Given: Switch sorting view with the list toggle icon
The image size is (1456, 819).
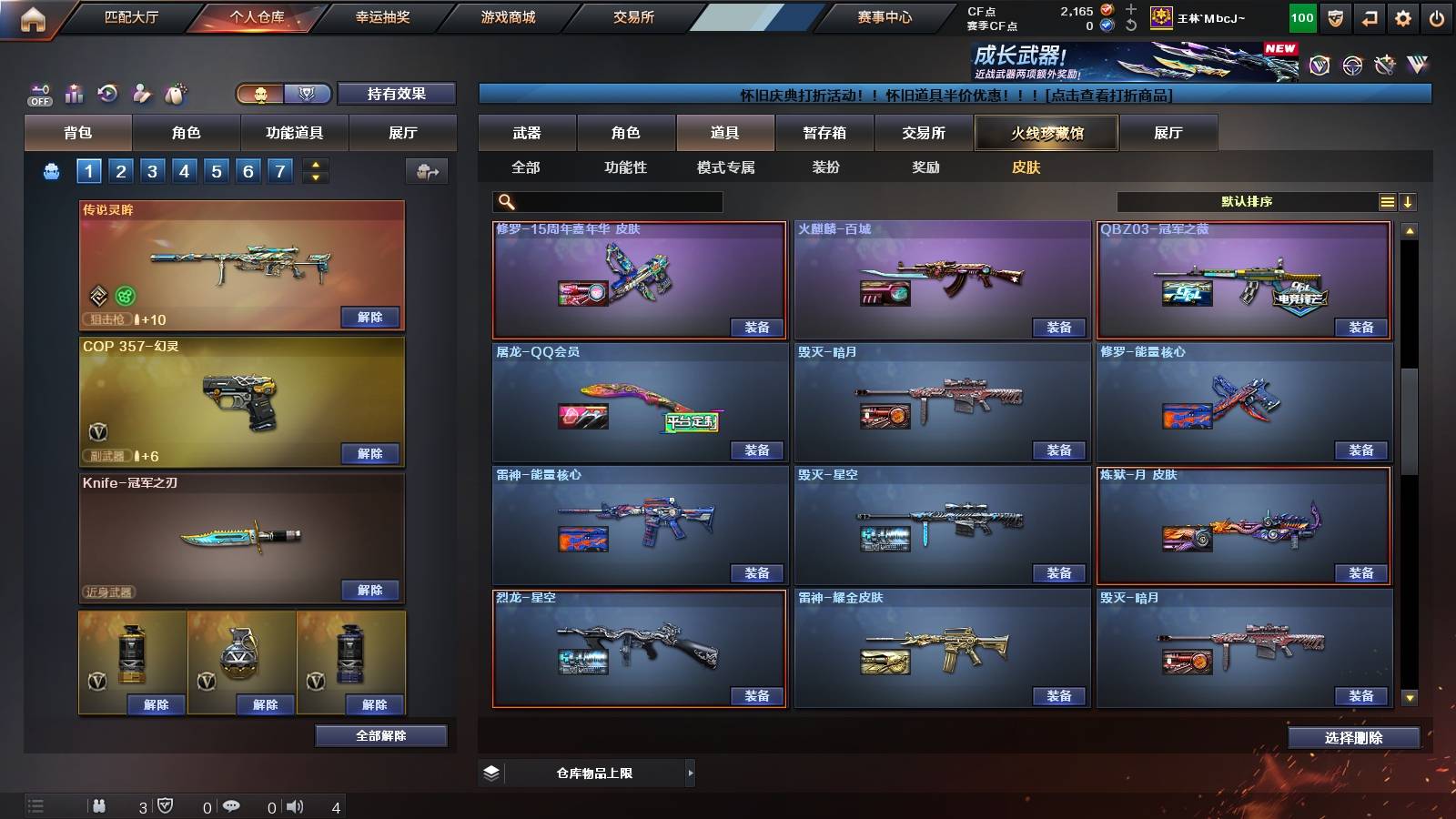Looking at the screenshot, I should point(1387,201).
